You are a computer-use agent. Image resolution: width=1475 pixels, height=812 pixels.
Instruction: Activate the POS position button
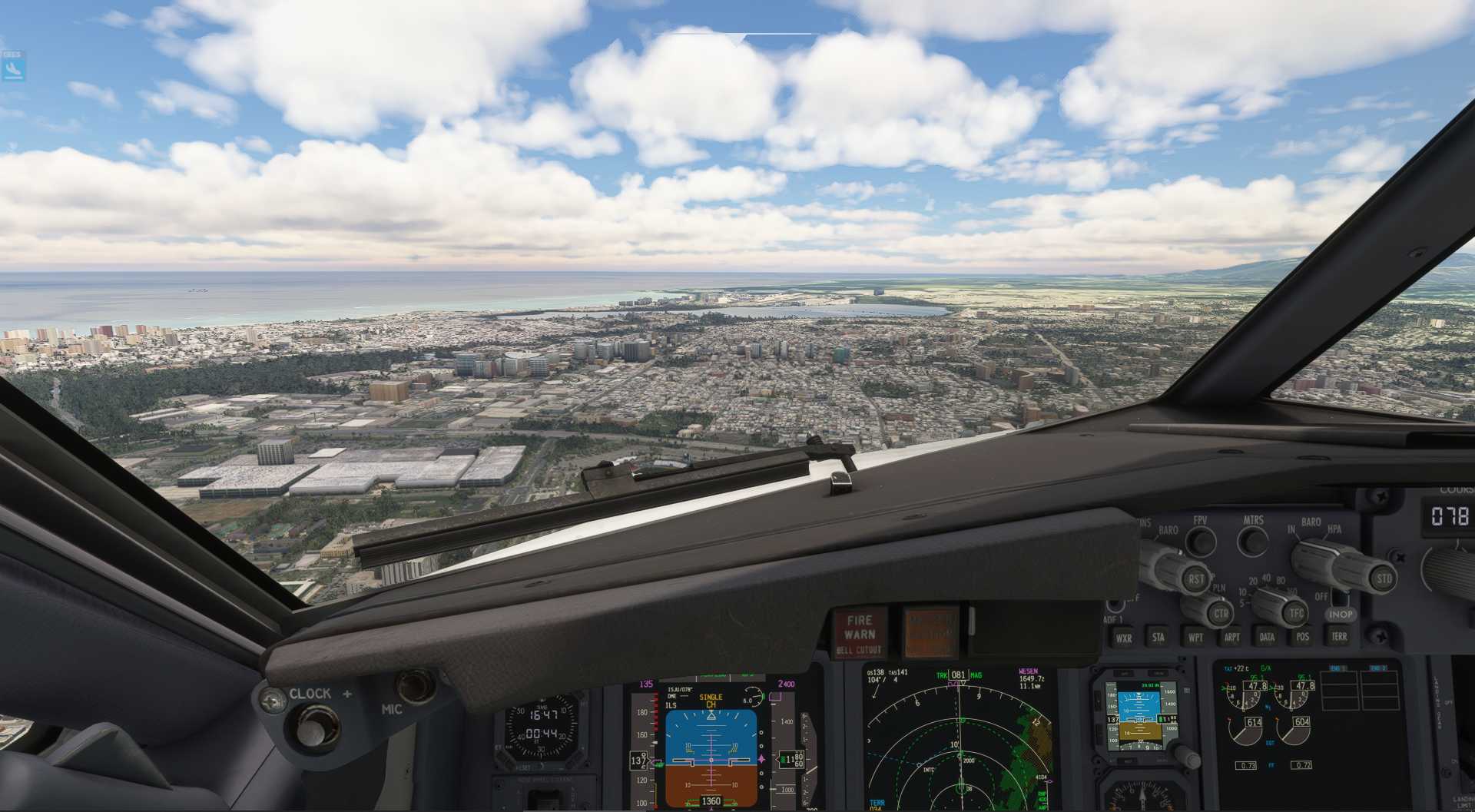1302,636
